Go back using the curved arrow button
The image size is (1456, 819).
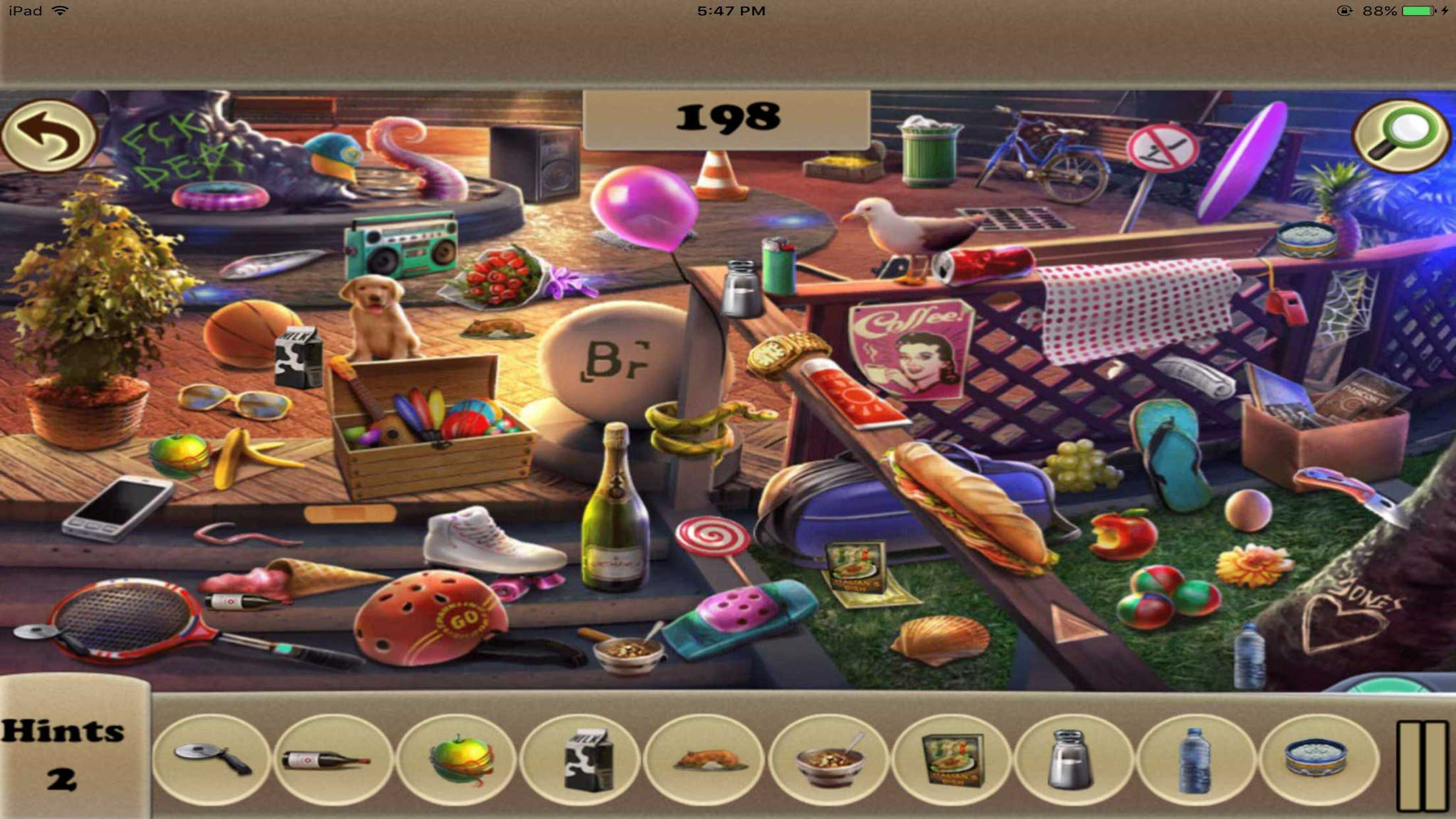48,136
